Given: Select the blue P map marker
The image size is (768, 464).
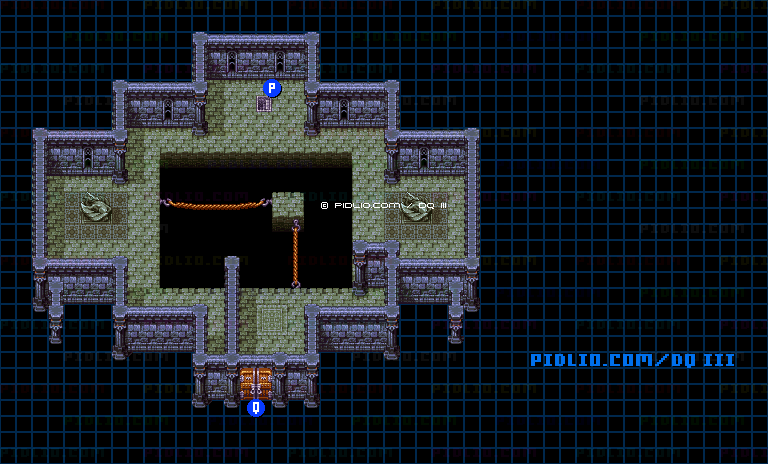Looking at the screenshot, I should point(271,88).
